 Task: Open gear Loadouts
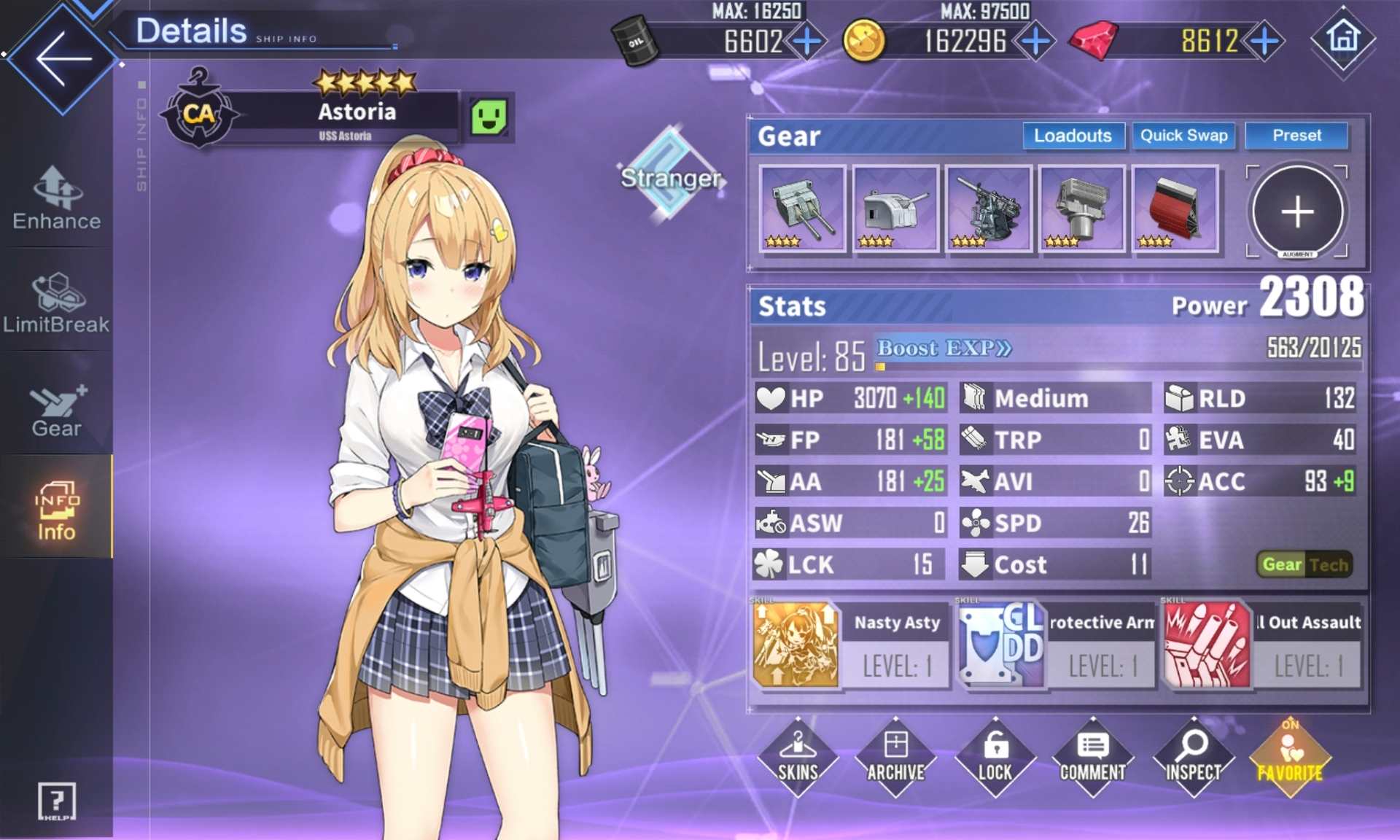1073,136
